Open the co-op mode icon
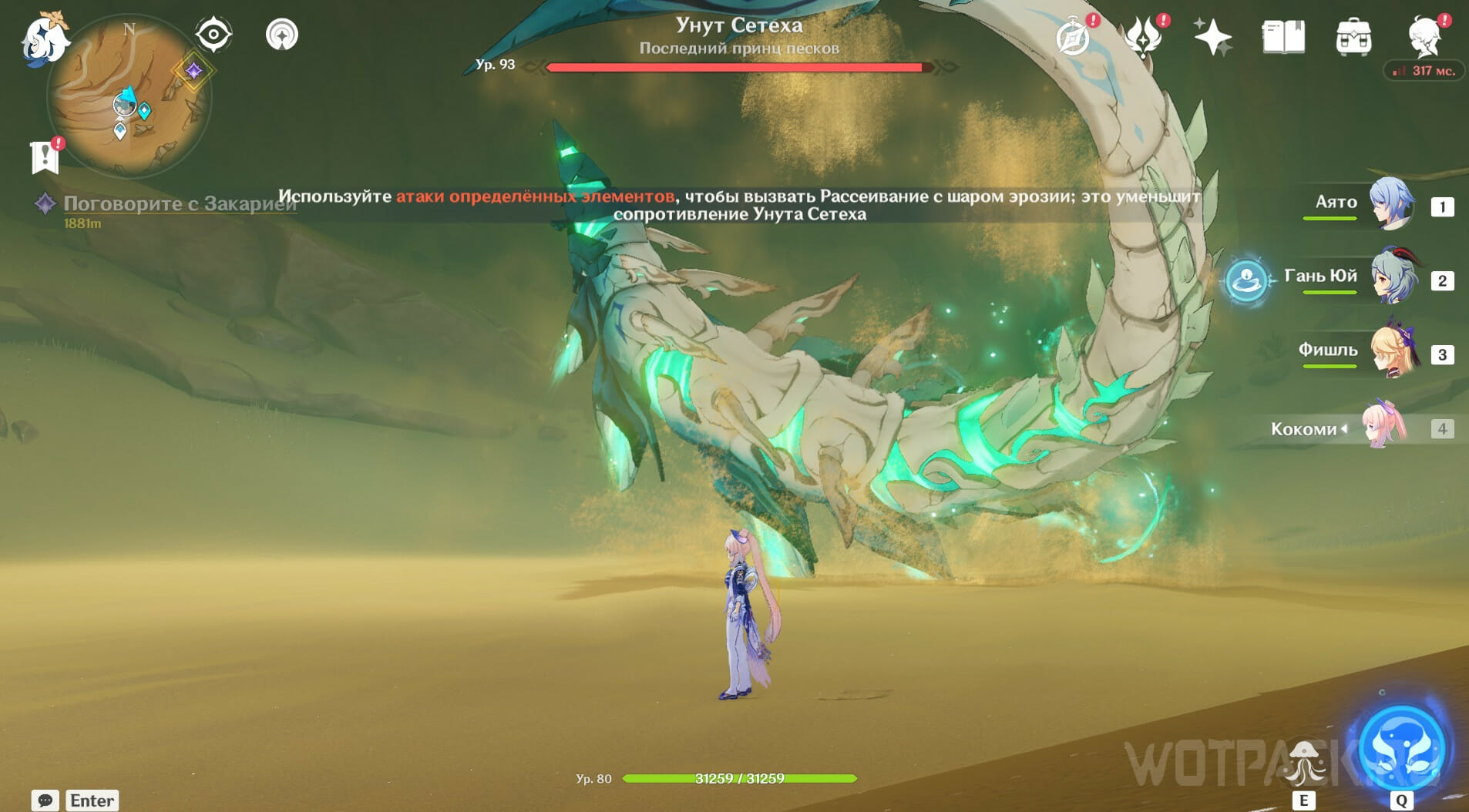1469x812 pixels. tap(282, 35)
